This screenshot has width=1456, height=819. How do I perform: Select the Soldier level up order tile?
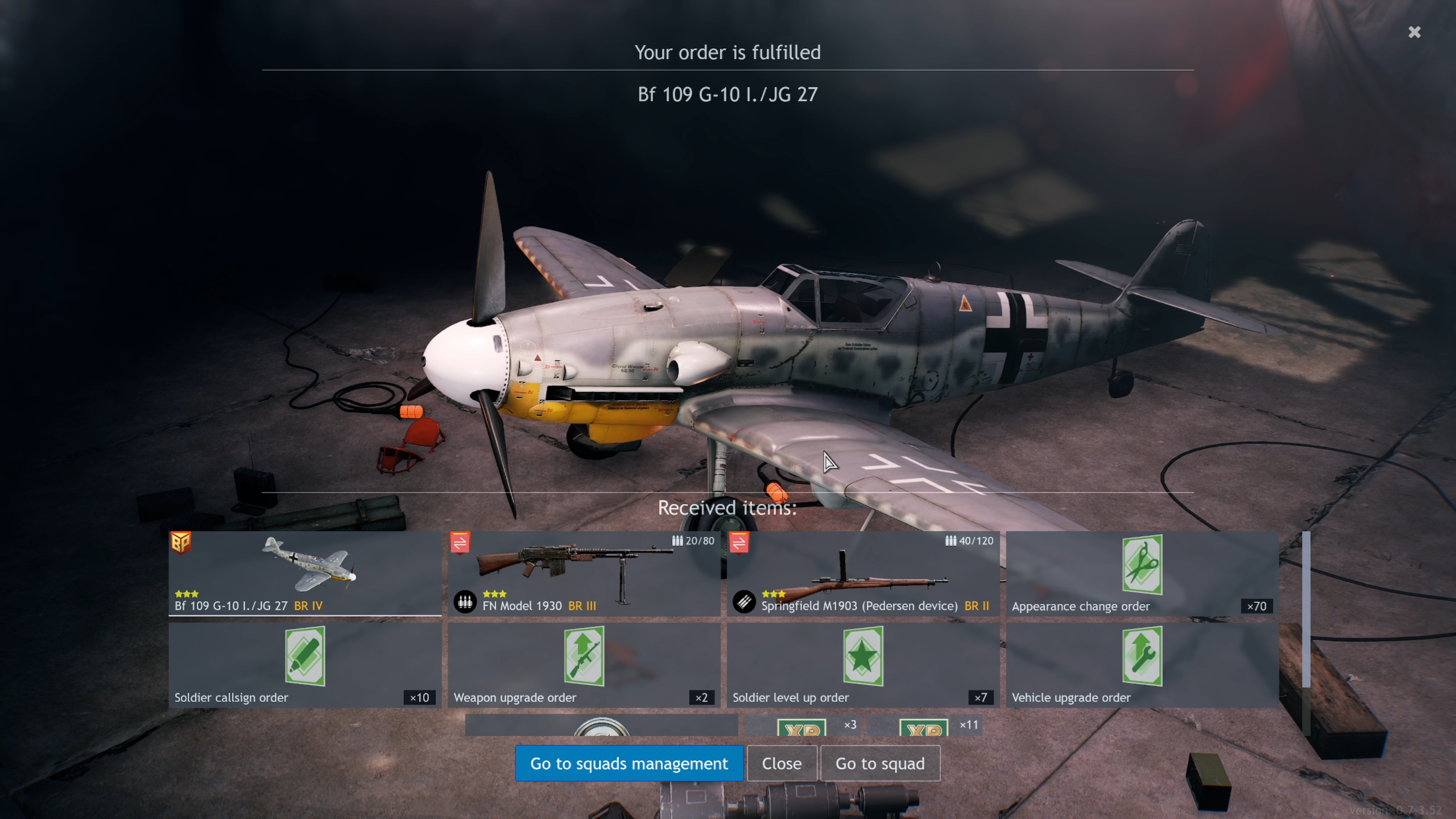(863, 665)
